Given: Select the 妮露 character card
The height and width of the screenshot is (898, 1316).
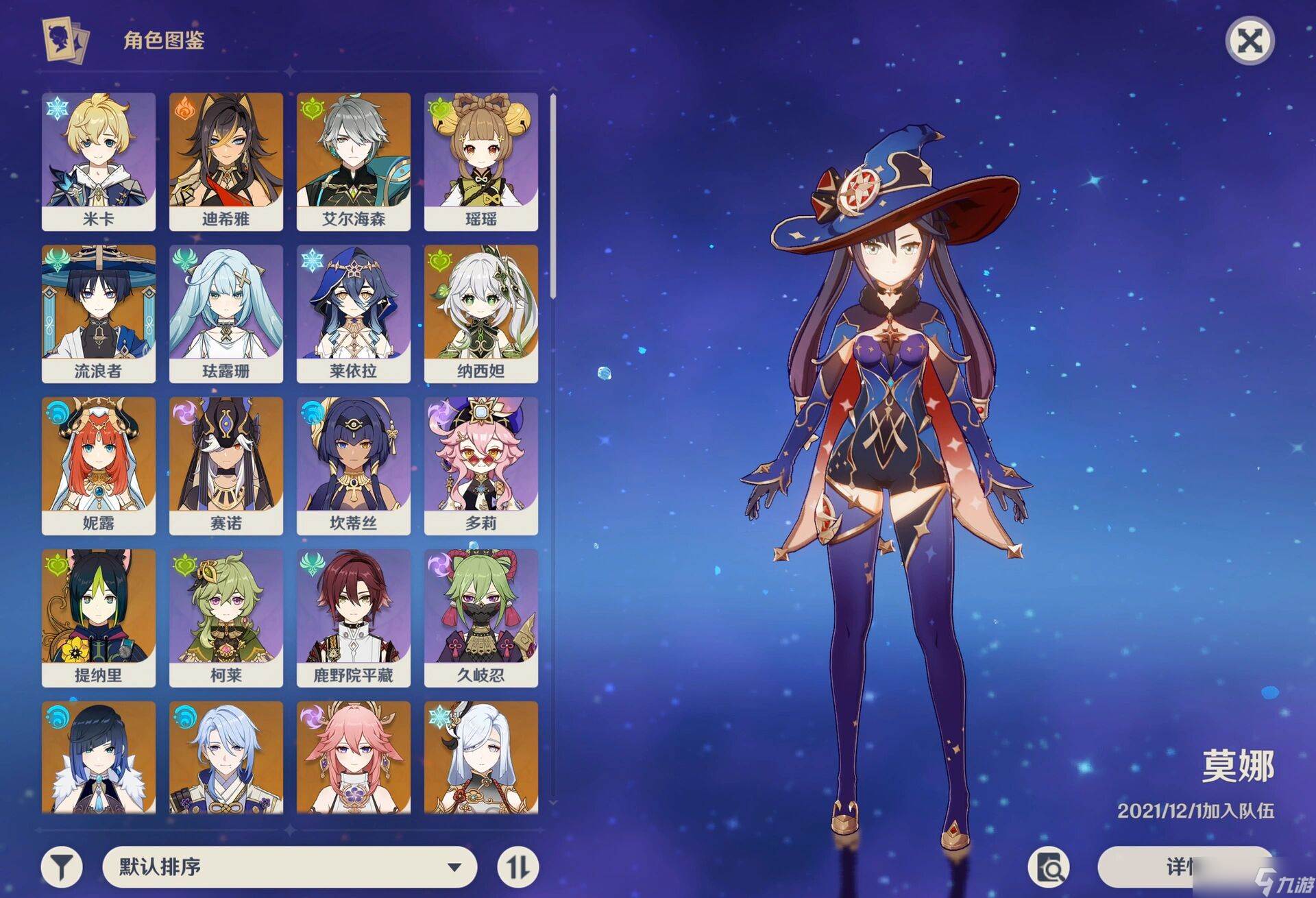Looking at the screenshot, I should 99,465.
